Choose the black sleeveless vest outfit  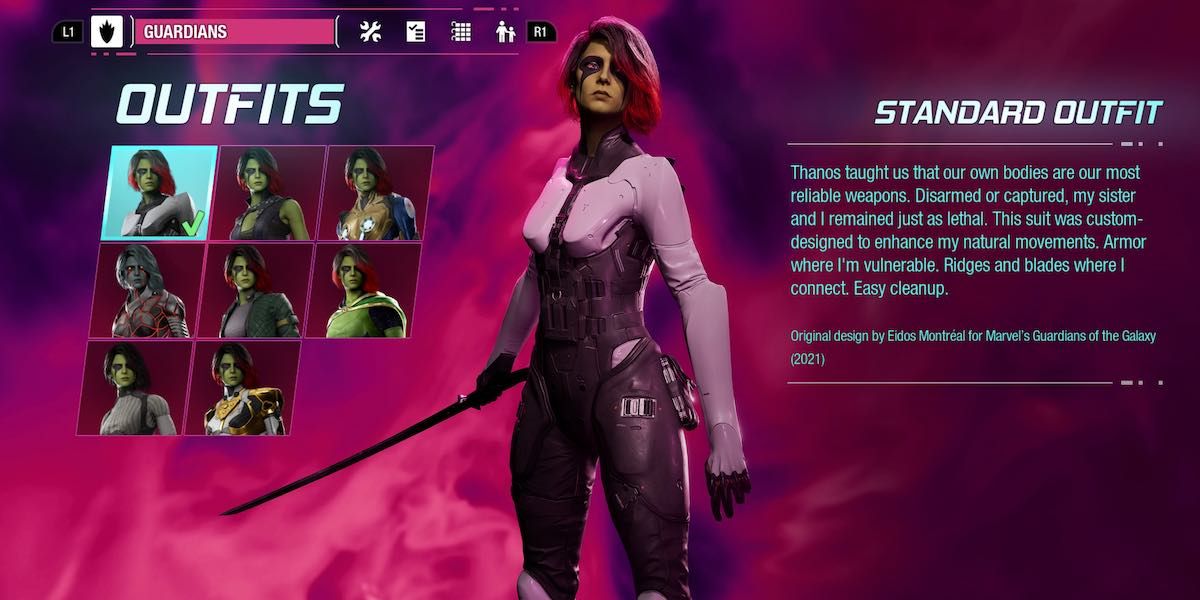click(268, 193)
